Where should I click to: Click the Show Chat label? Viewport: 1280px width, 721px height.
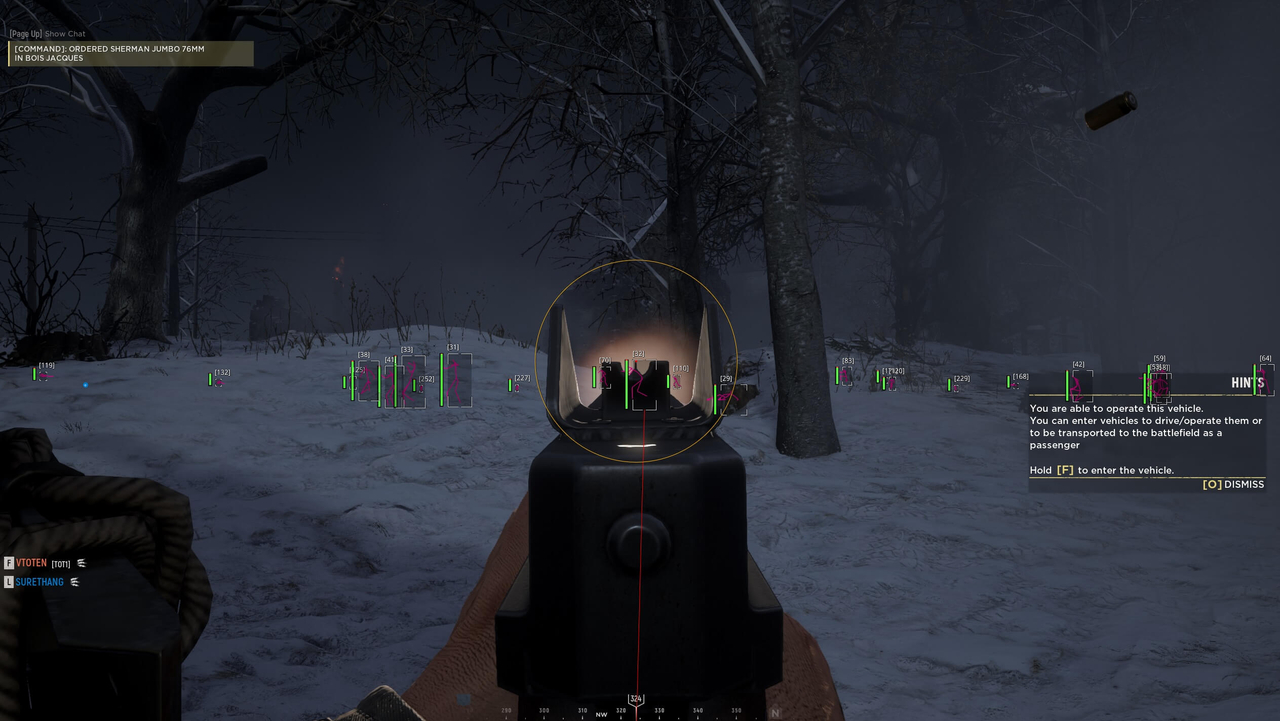pyautogui.click(x=64, y=33)
